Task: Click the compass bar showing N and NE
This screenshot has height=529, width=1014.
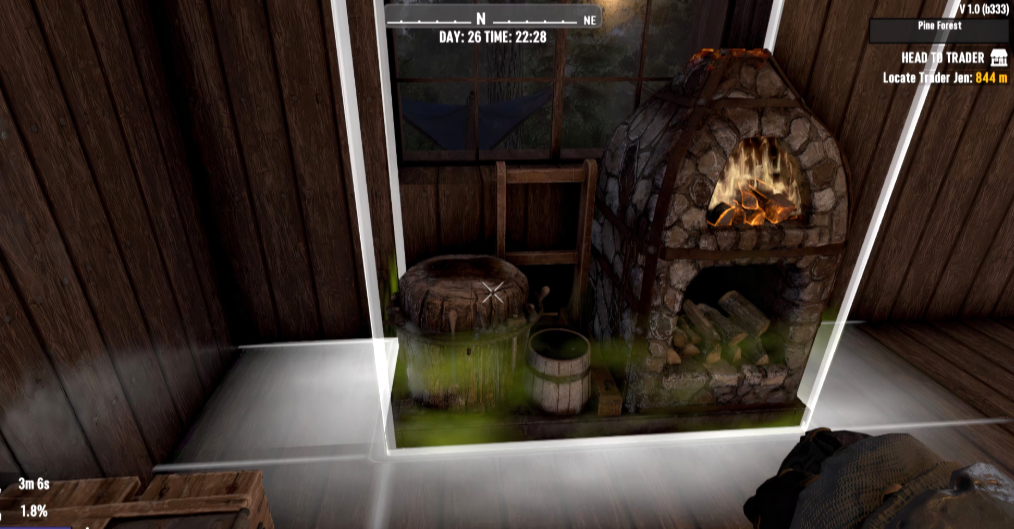Action: pyautogui.click(x=492, y=19)
